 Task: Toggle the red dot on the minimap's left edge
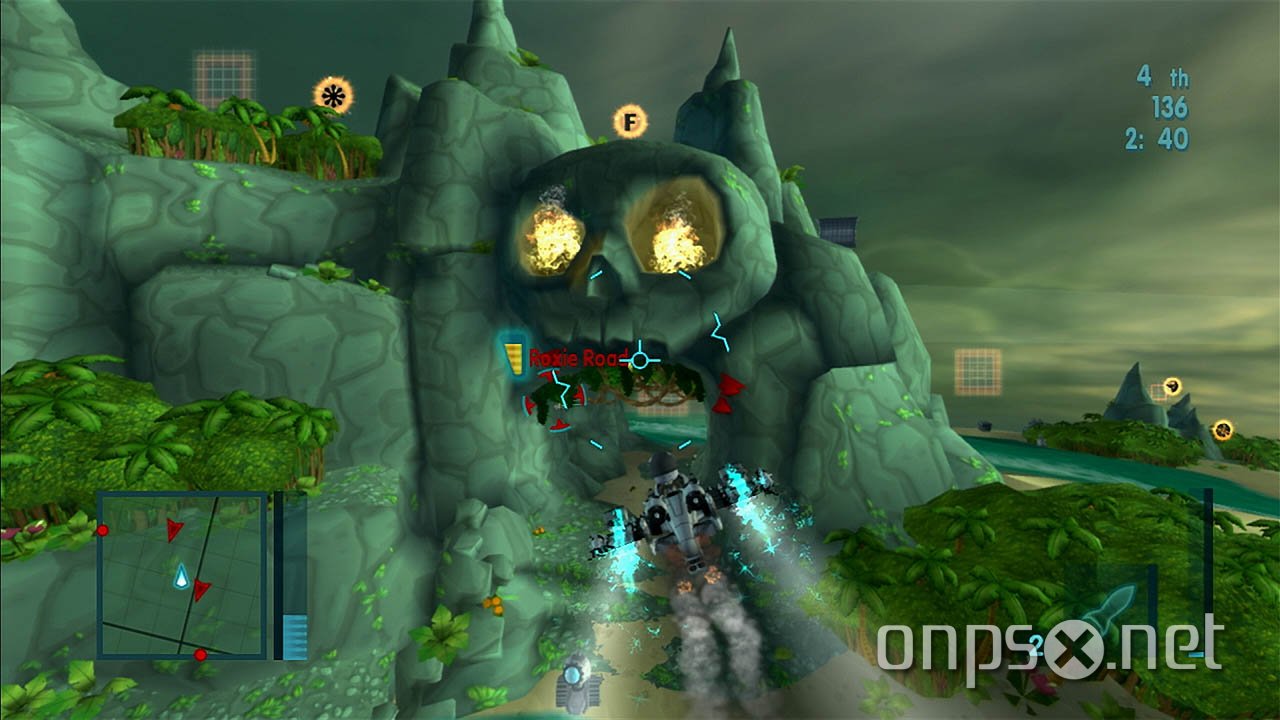click(102, 530)
